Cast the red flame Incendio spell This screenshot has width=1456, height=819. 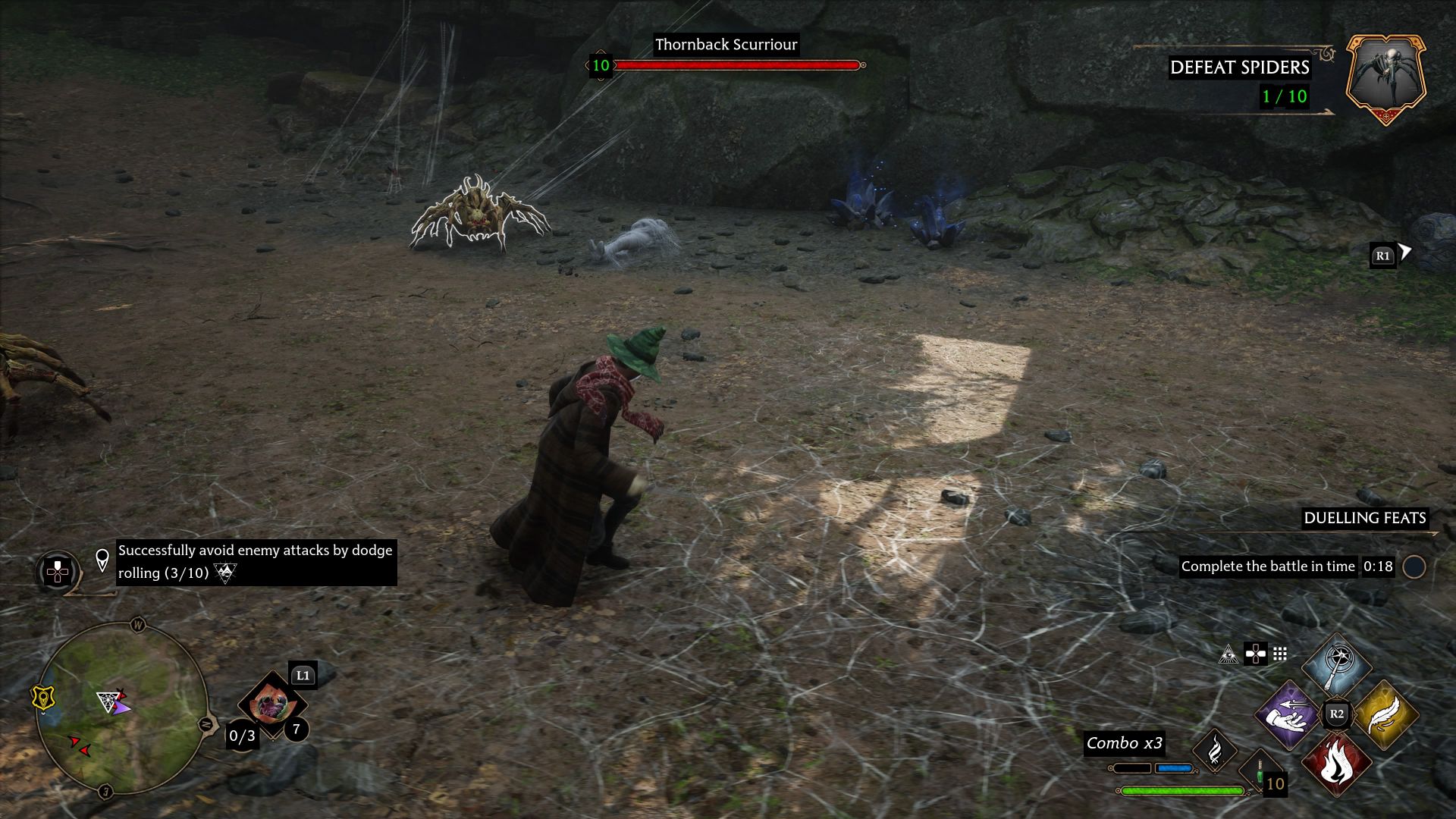pos(1336,763)
